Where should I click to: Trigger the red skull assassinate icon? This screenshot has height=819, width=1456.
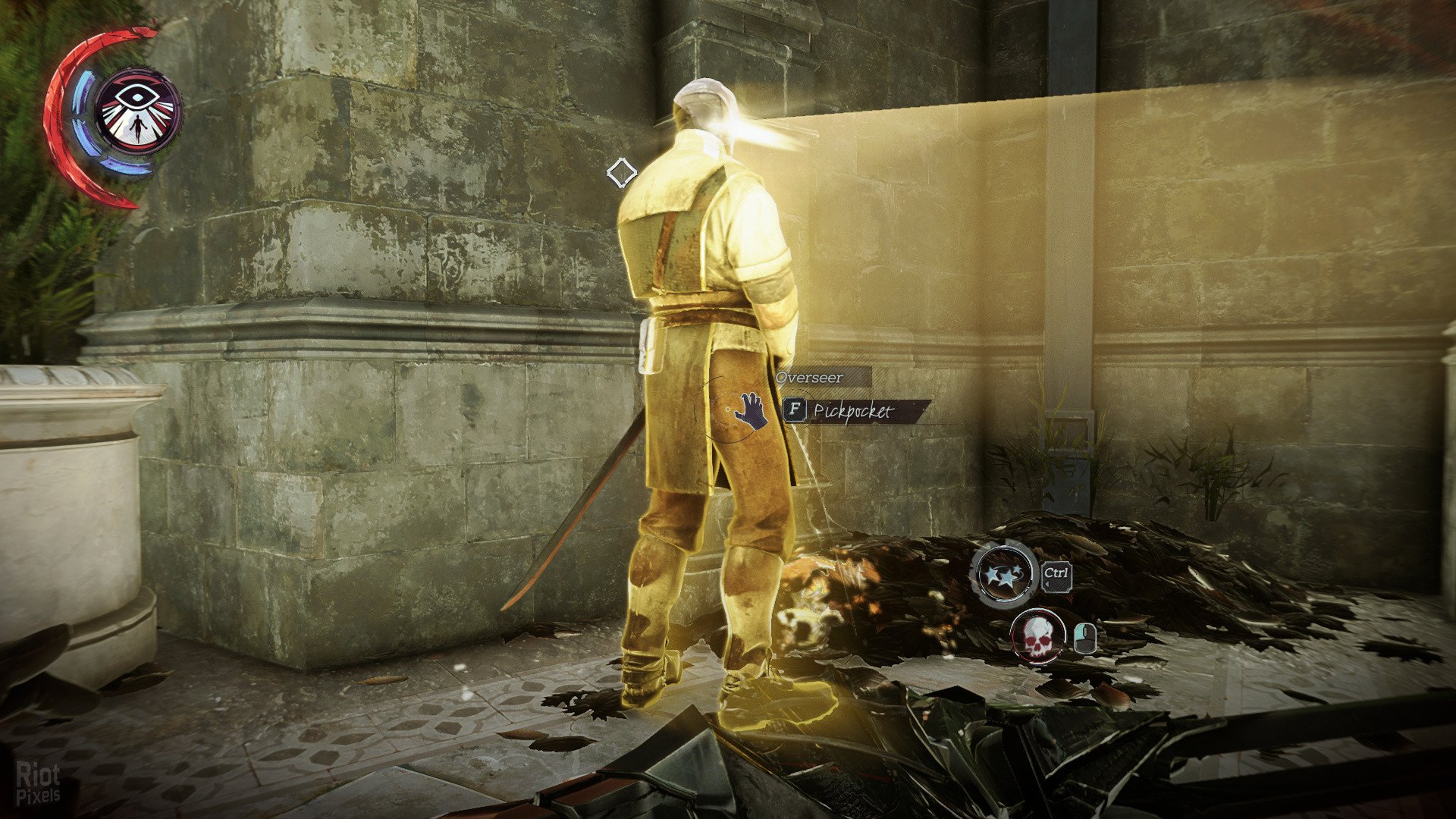click(x=1037, y=637)
